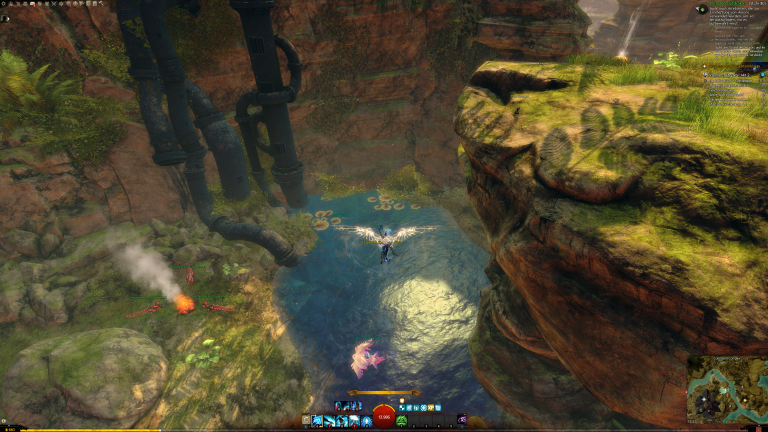Activate the purple elite skill icon
The image size is (768, 432).
462,420
